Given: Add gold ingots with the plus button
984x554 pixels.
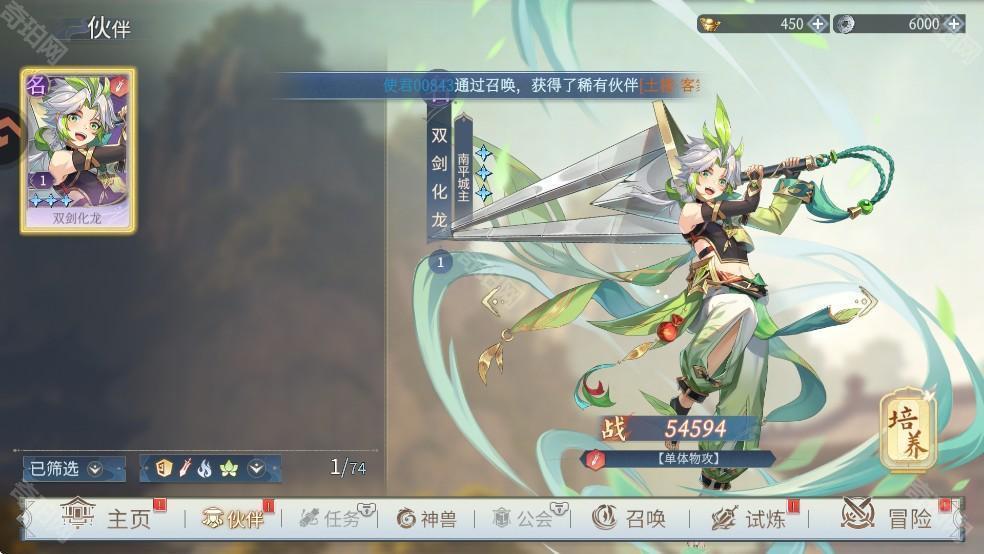Looking at the screenshot, I should pyautogui.click(x=818, y=23).
